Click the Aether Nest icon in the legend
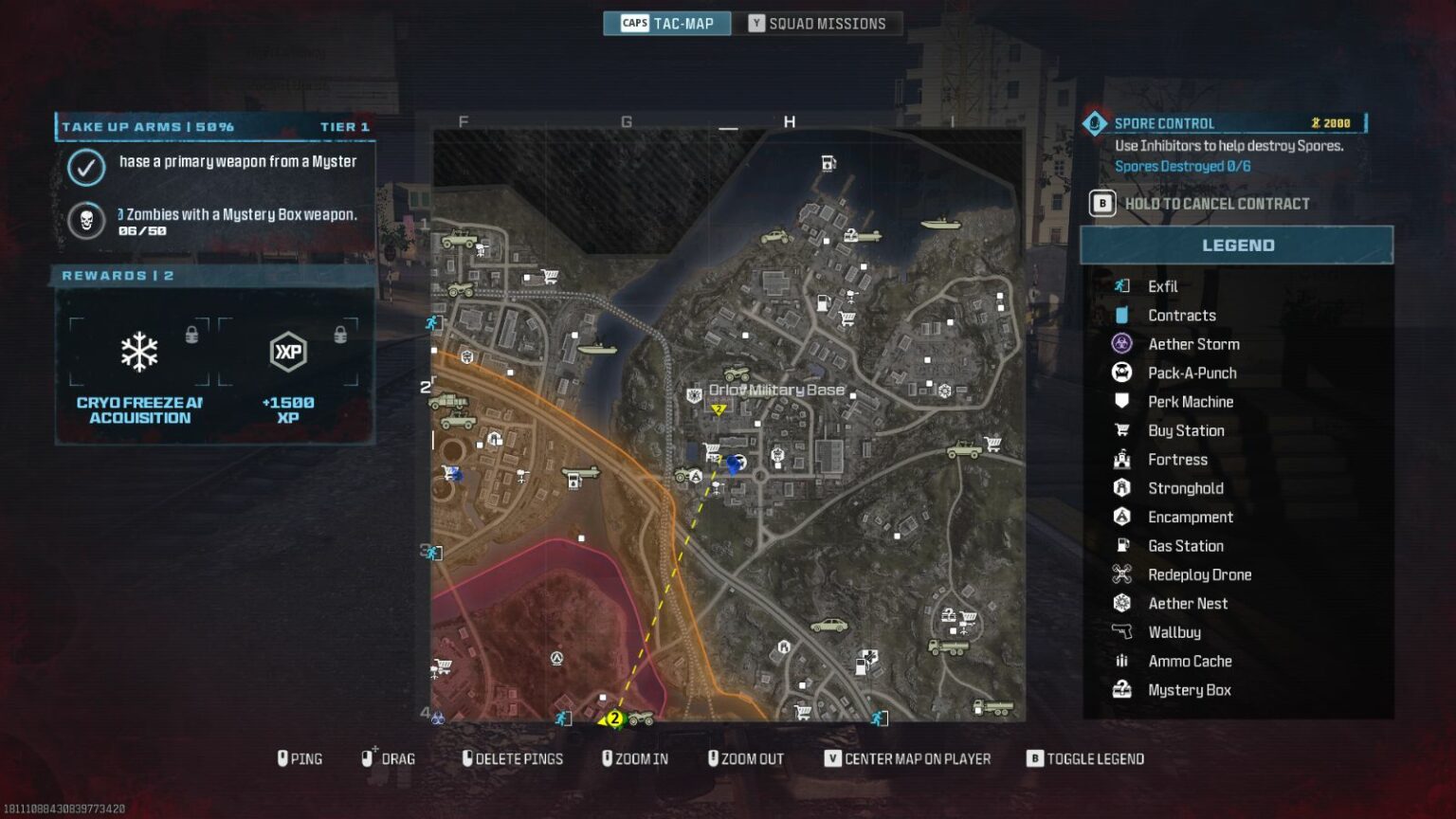 [1122, 603]
